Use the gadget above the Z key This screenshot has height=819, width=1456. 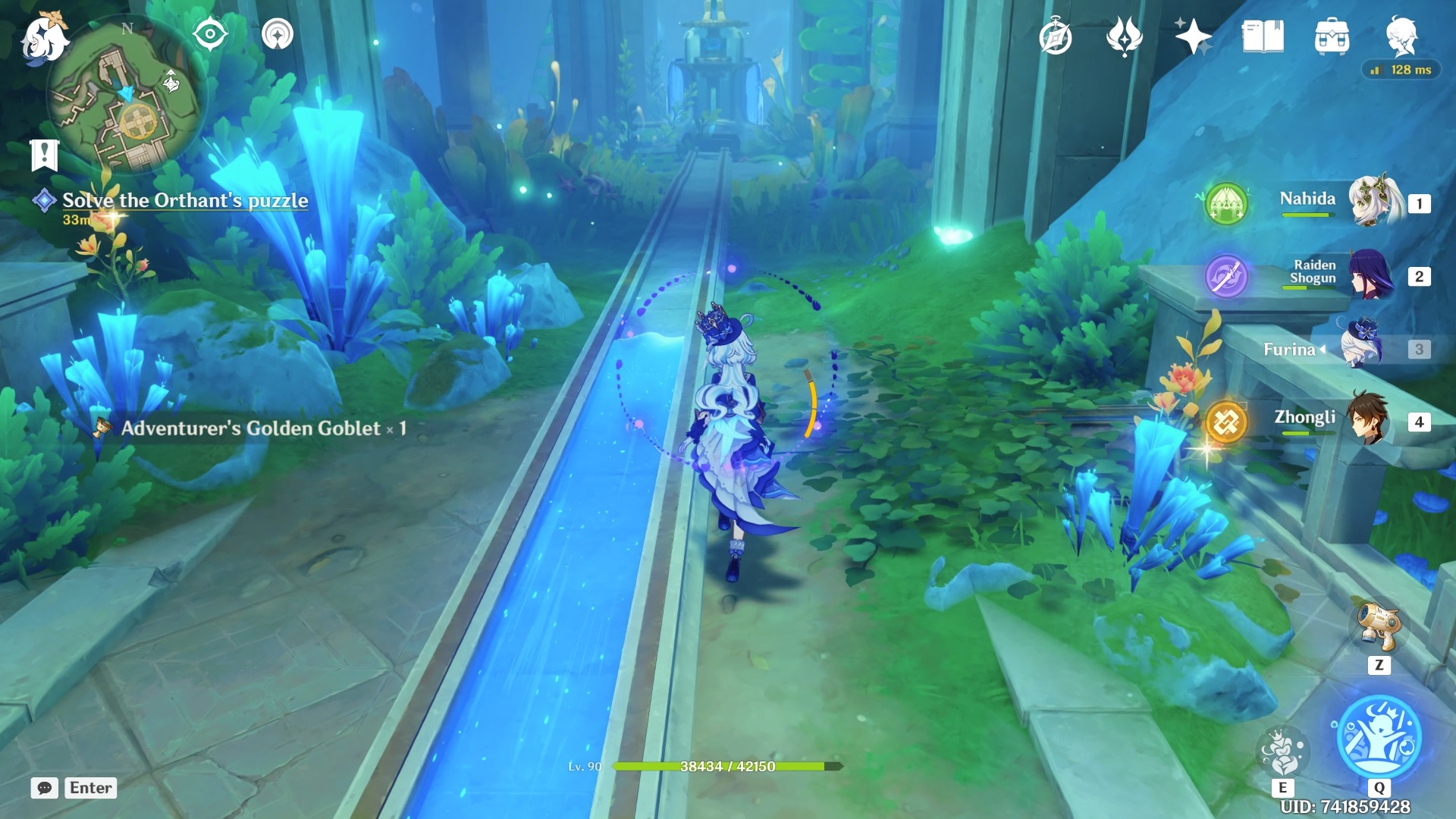click(1379, 626)
